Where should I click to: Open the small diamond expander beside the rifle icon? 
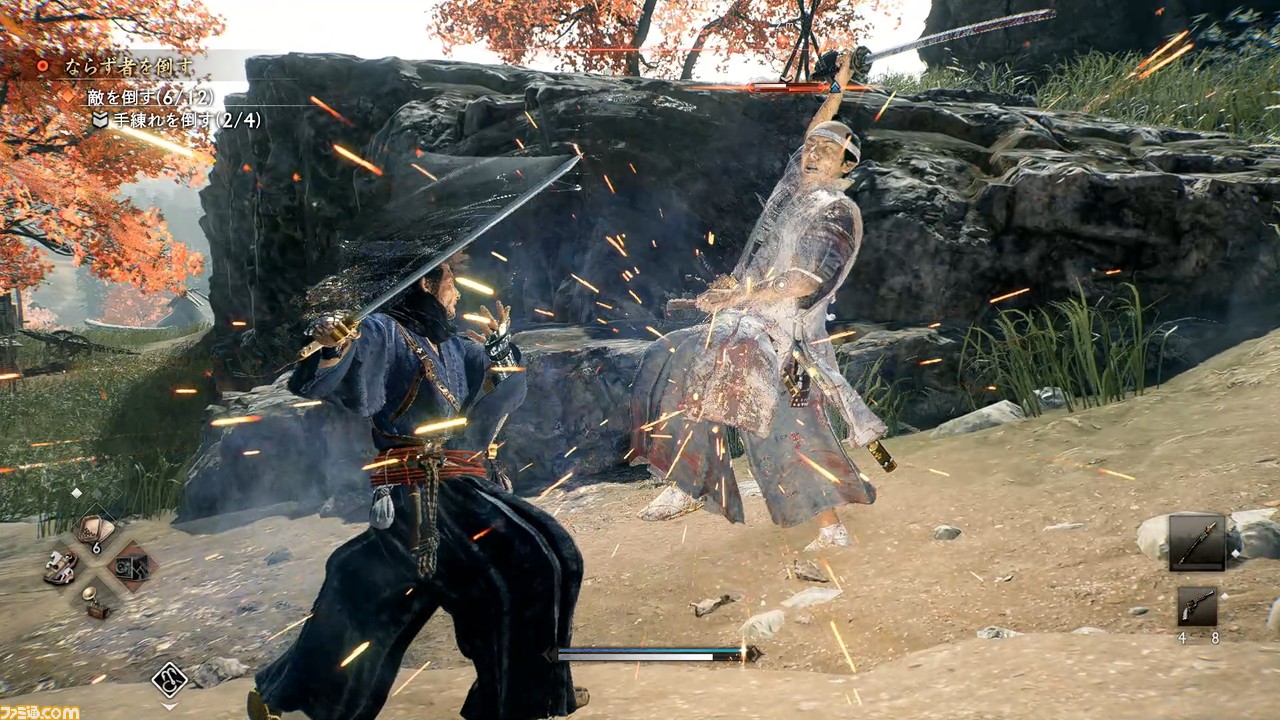click(1235, 553)
